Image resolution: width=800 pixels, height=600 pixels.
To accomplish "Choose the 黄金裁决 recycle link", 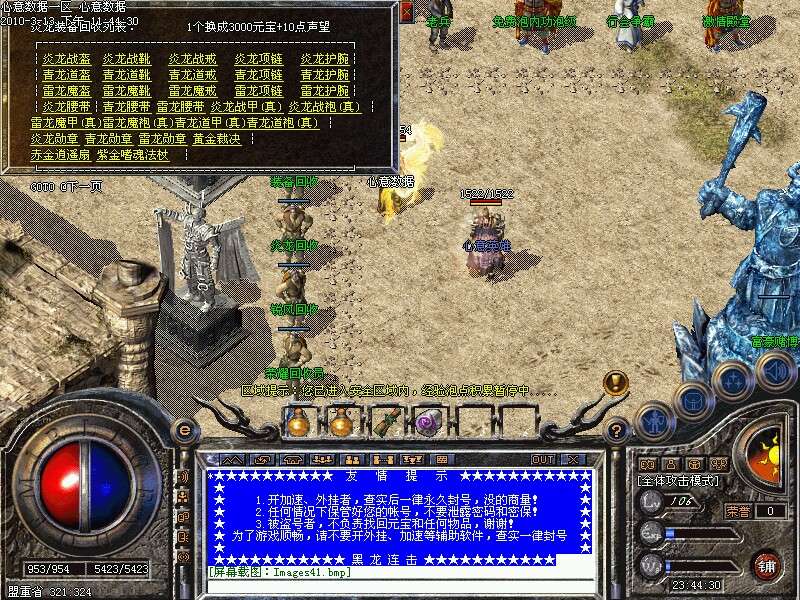I will pos(217,139).
